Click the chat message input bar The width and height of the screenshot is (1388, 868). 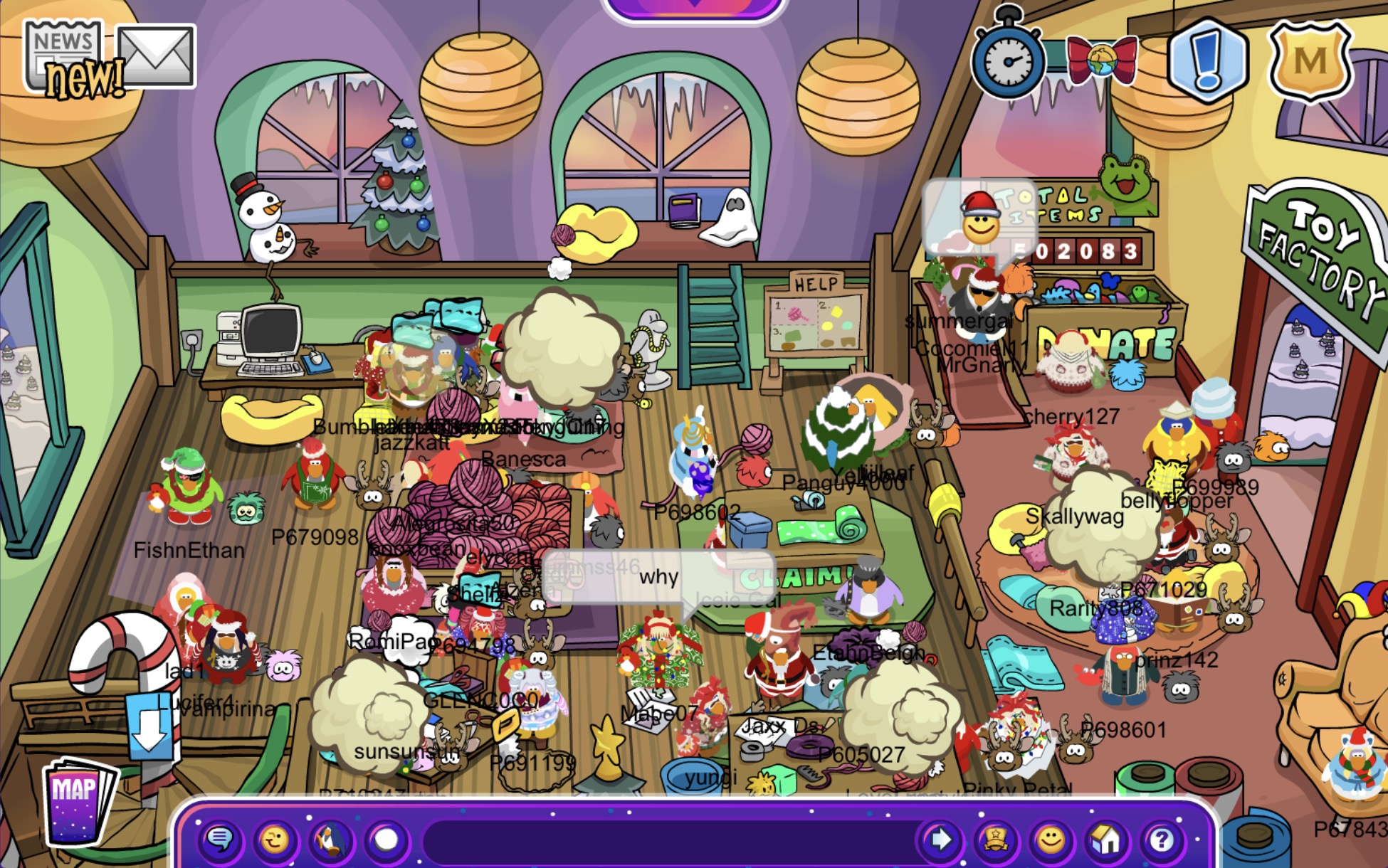(669, 840)
